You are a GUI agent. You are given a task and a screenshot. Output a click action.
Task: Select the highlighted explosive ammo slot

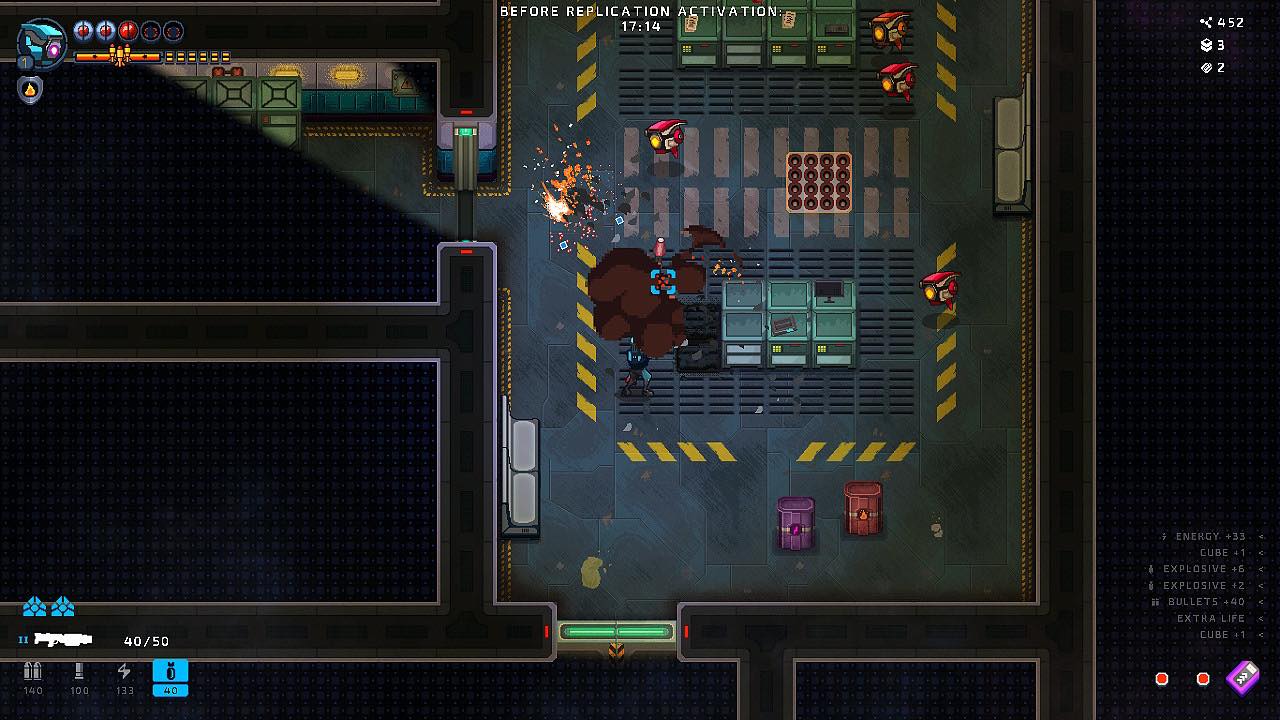[x=170, y=677]
